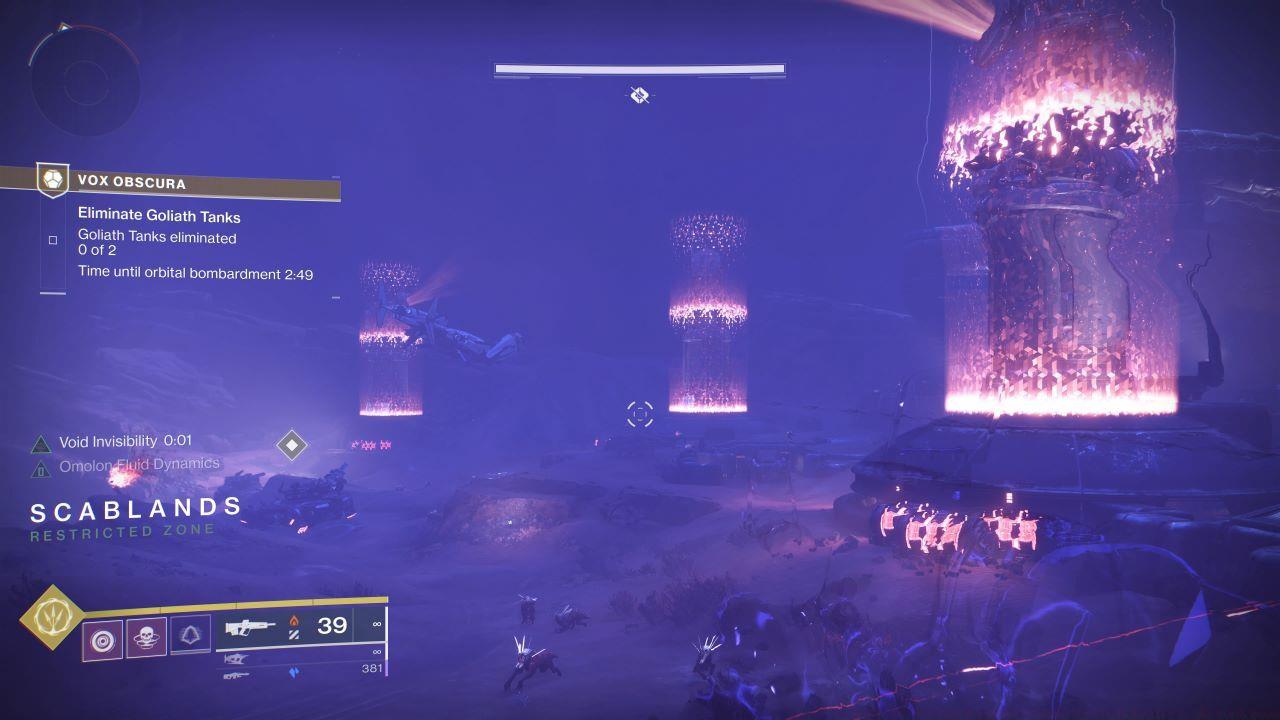1280x720 pixels.
Task: Select the white diamond objective waypoint marker
Action: (291, 445)
